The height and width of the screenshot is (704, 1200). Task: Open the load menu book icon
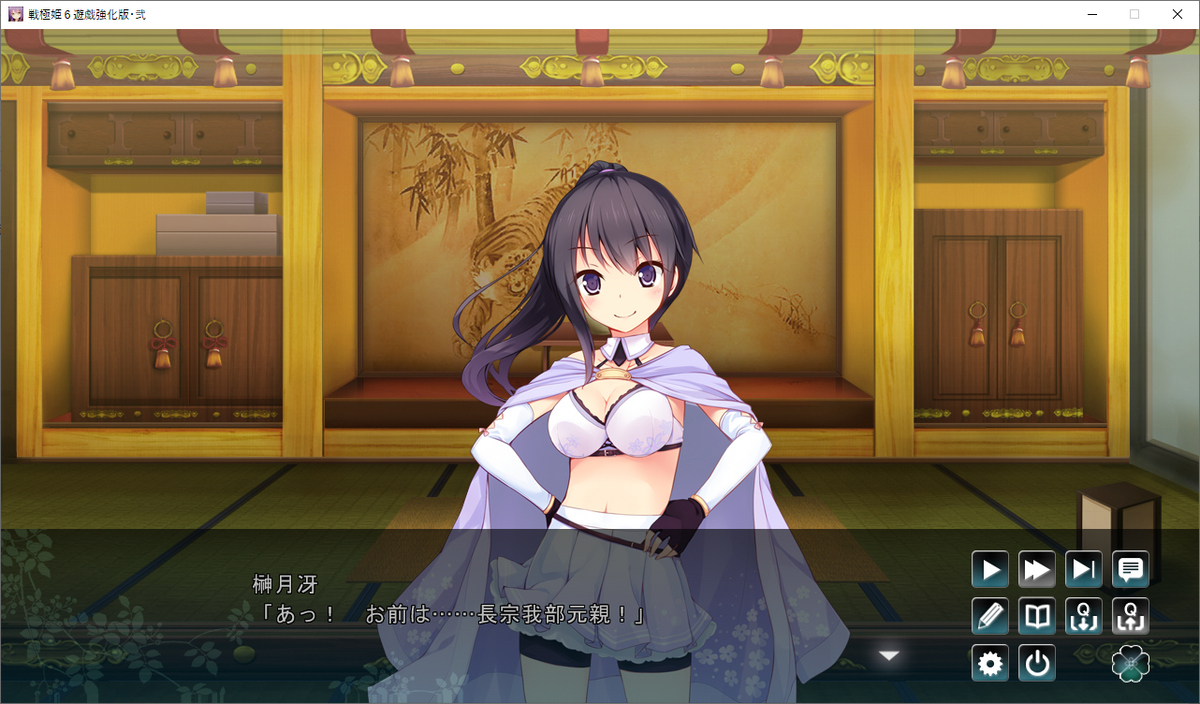[x=1037, y=616]
